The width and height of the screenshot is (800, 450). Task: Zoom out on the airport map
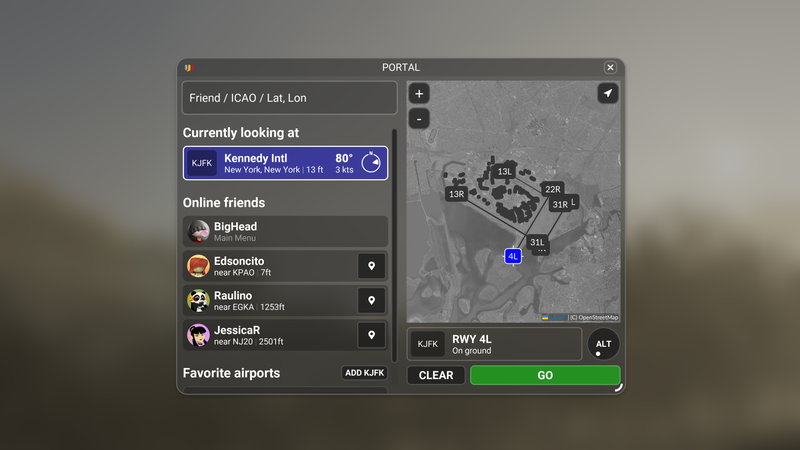click(419, 118)
